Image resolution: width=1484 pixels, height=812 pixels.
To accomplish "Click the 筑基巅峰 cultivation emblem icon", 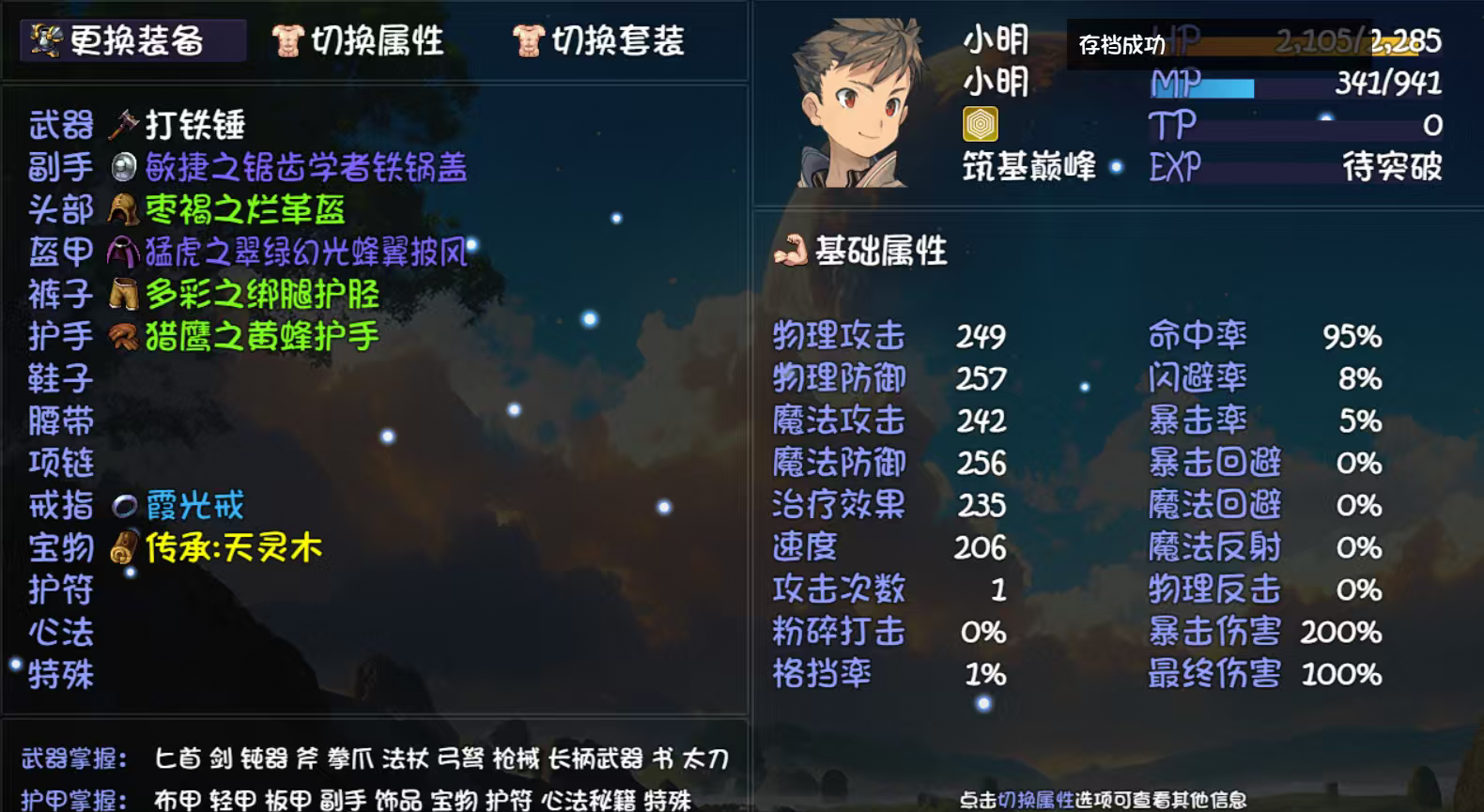I will 981,121.
